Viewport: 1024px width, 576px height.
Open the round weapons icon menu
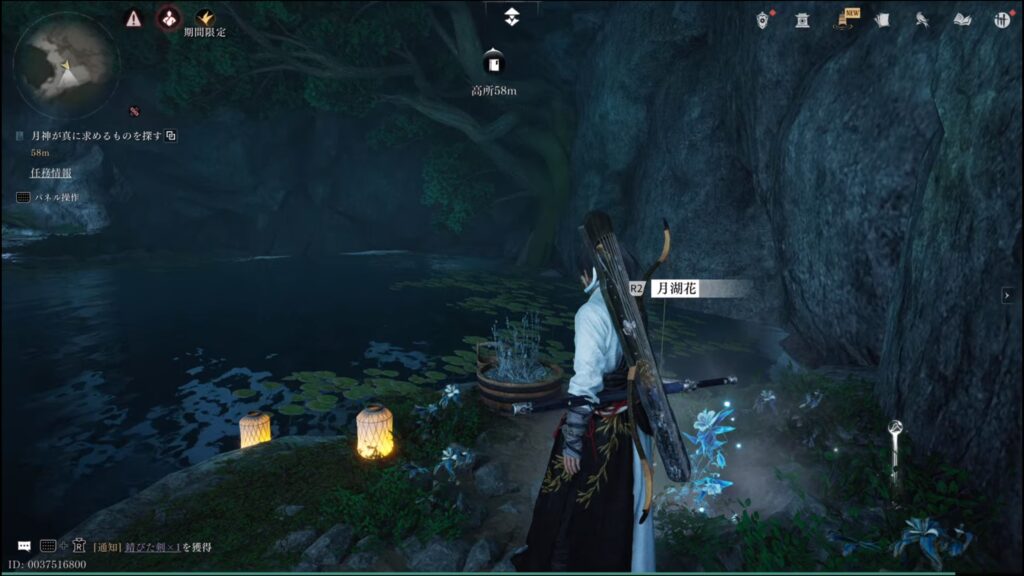1002,19
